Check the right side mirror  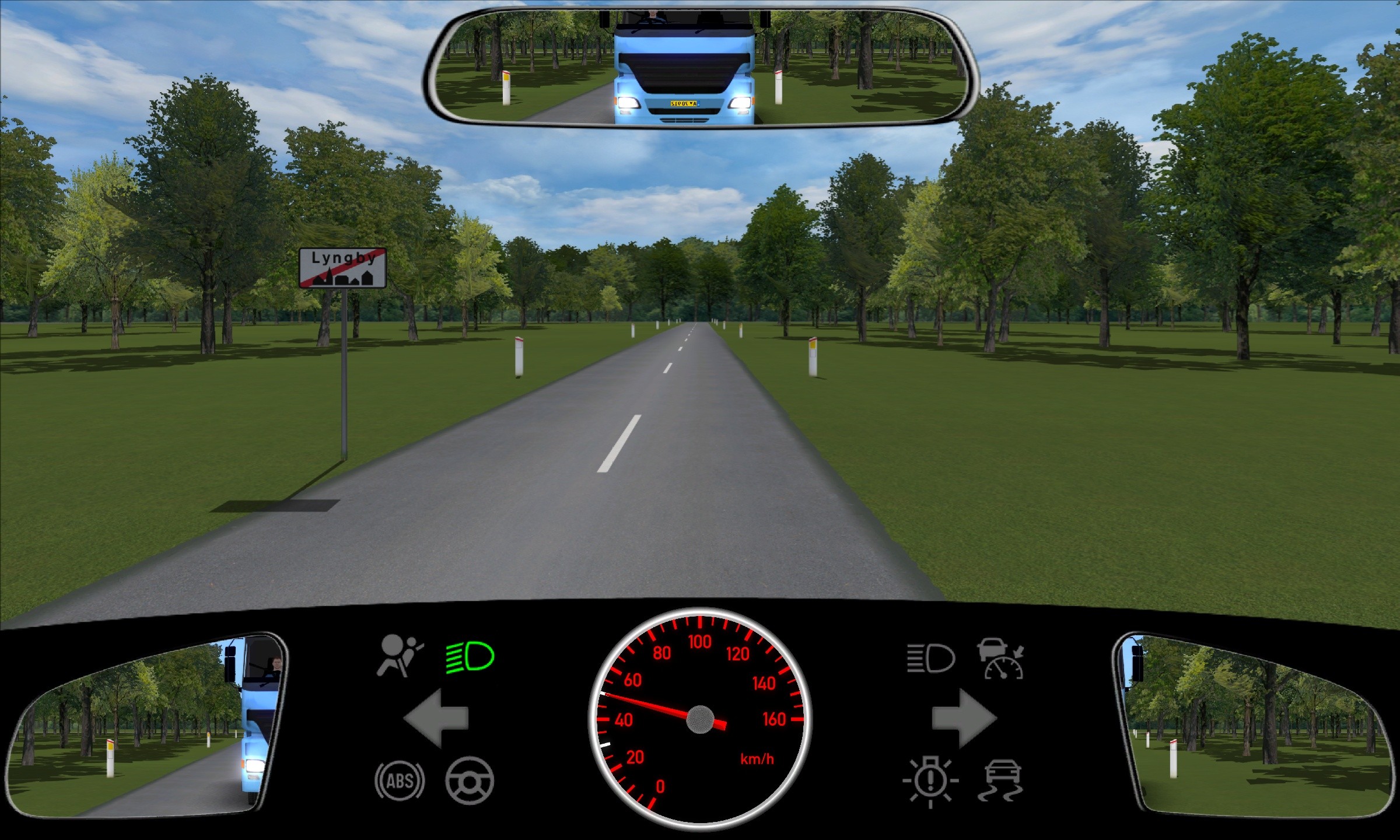(x=1254, y=726)
